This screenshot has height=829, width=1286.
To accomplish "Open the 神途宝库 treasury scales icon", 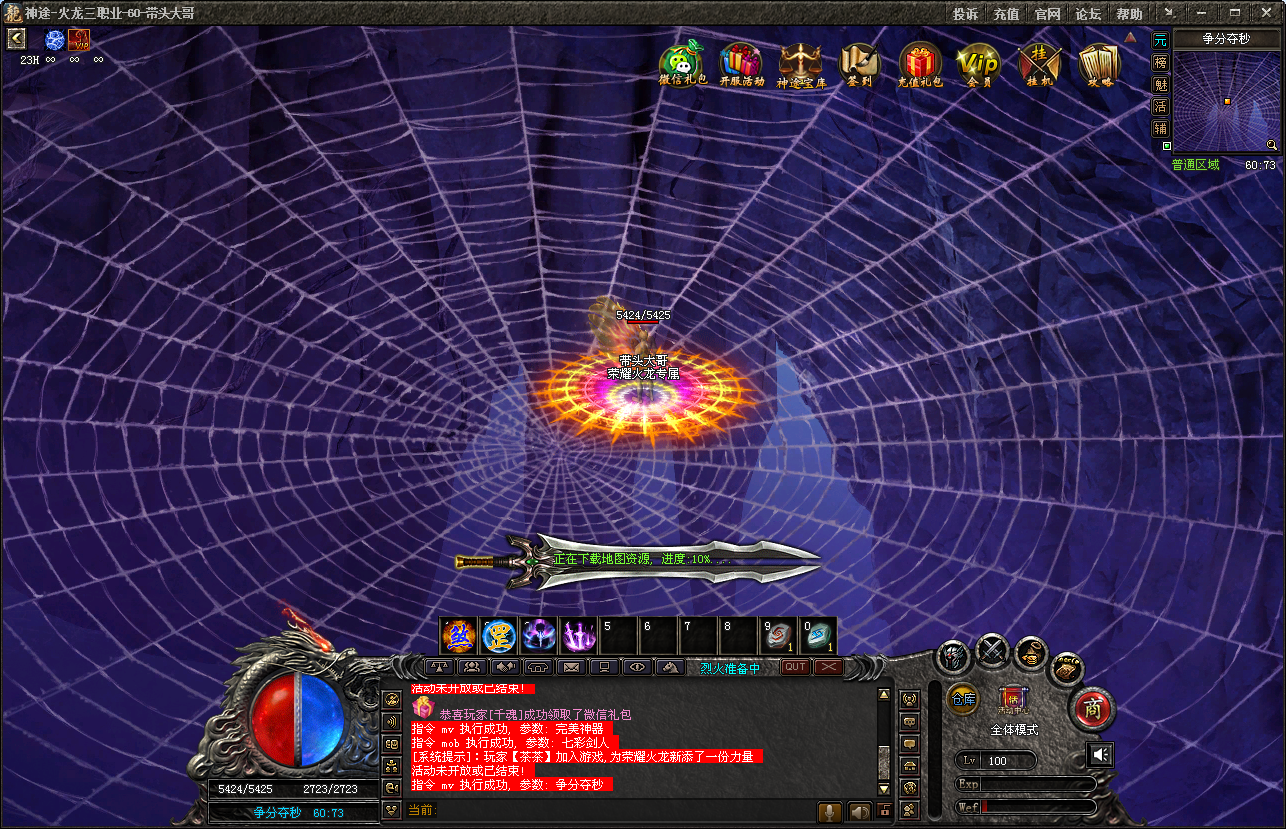I will click(801, 64).
